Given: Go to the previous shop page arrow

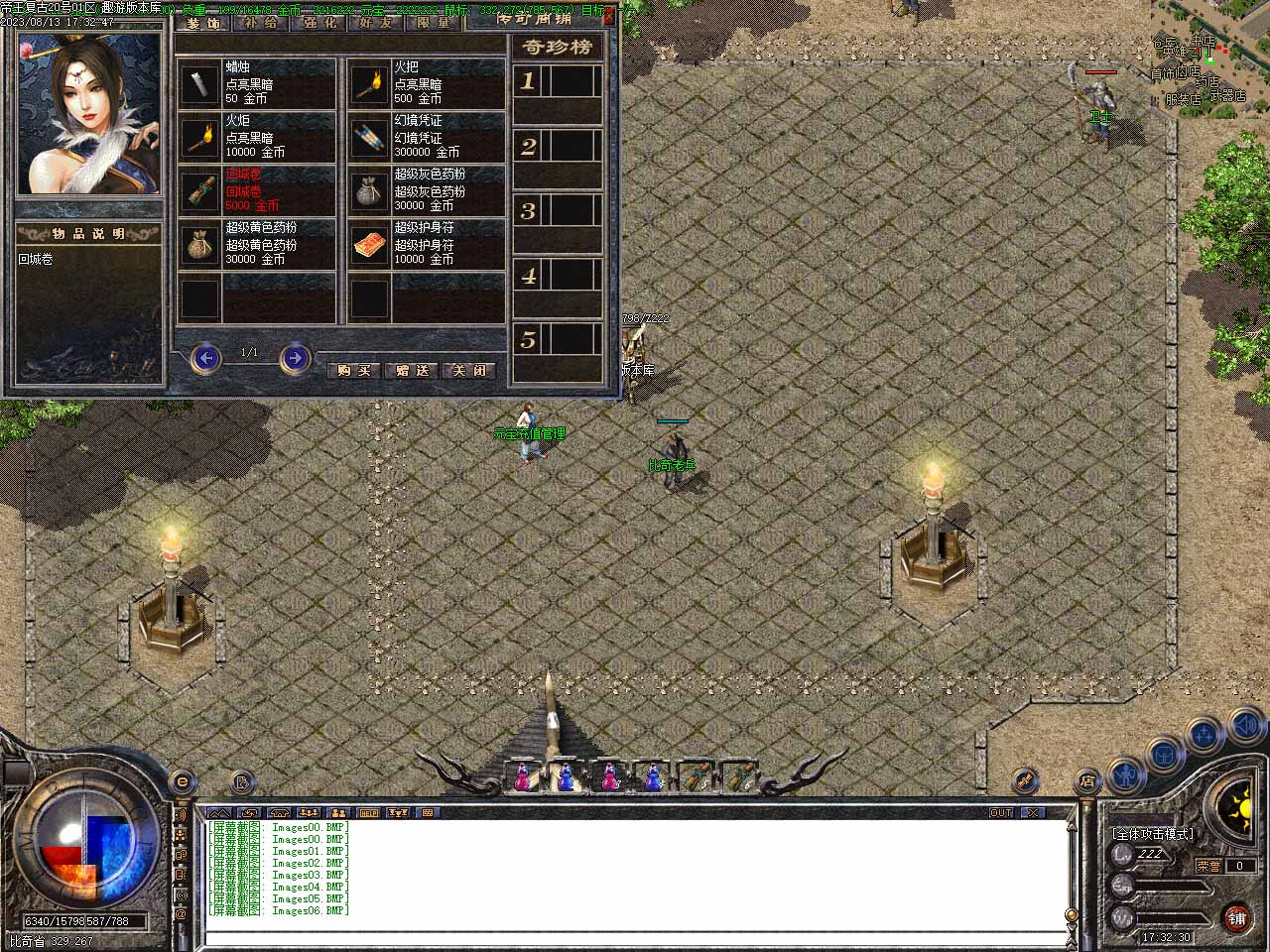Looking at the screenshot, I should (x=205, y=357).
